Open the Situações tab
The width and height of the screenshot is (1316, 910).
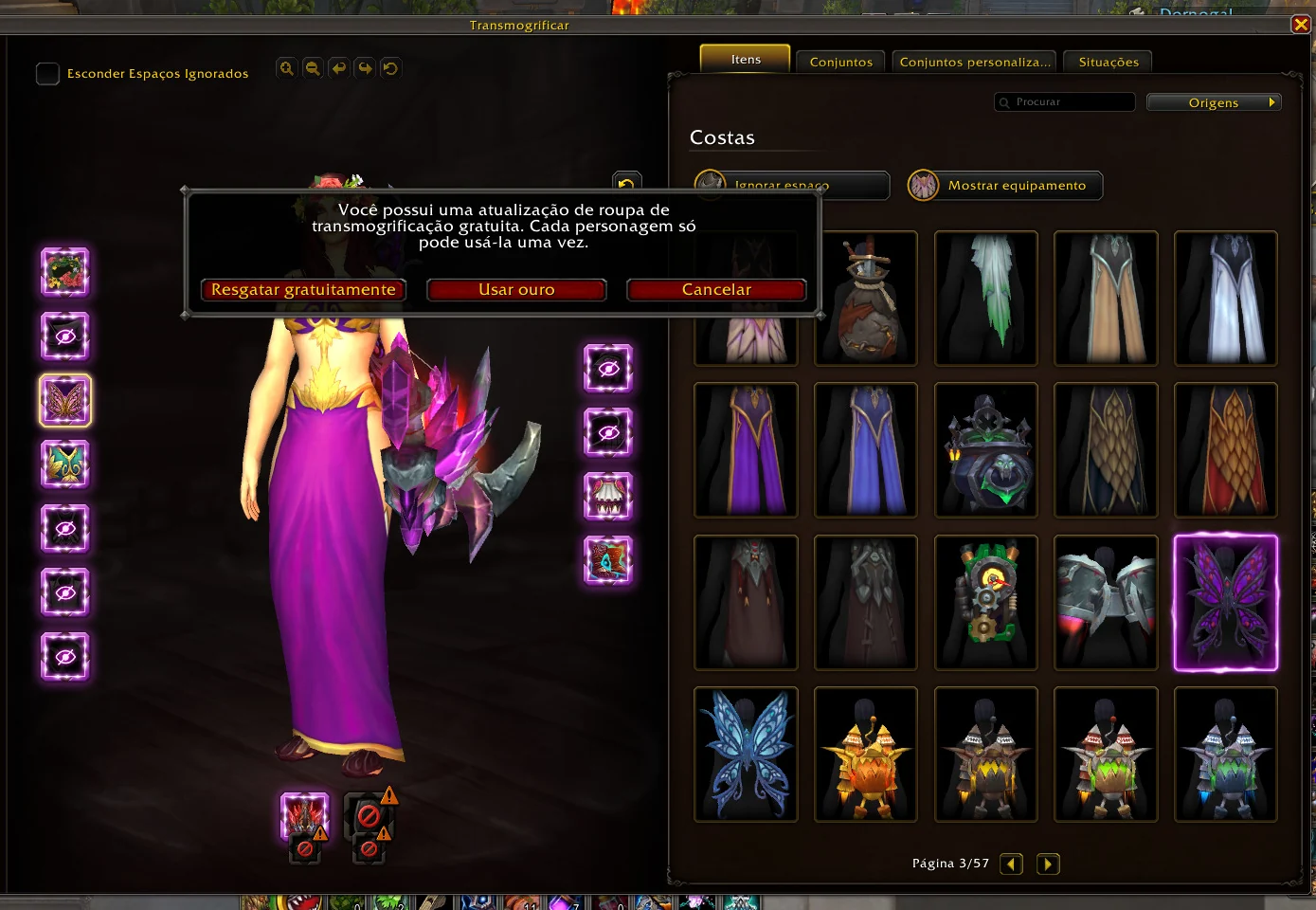1107,61
